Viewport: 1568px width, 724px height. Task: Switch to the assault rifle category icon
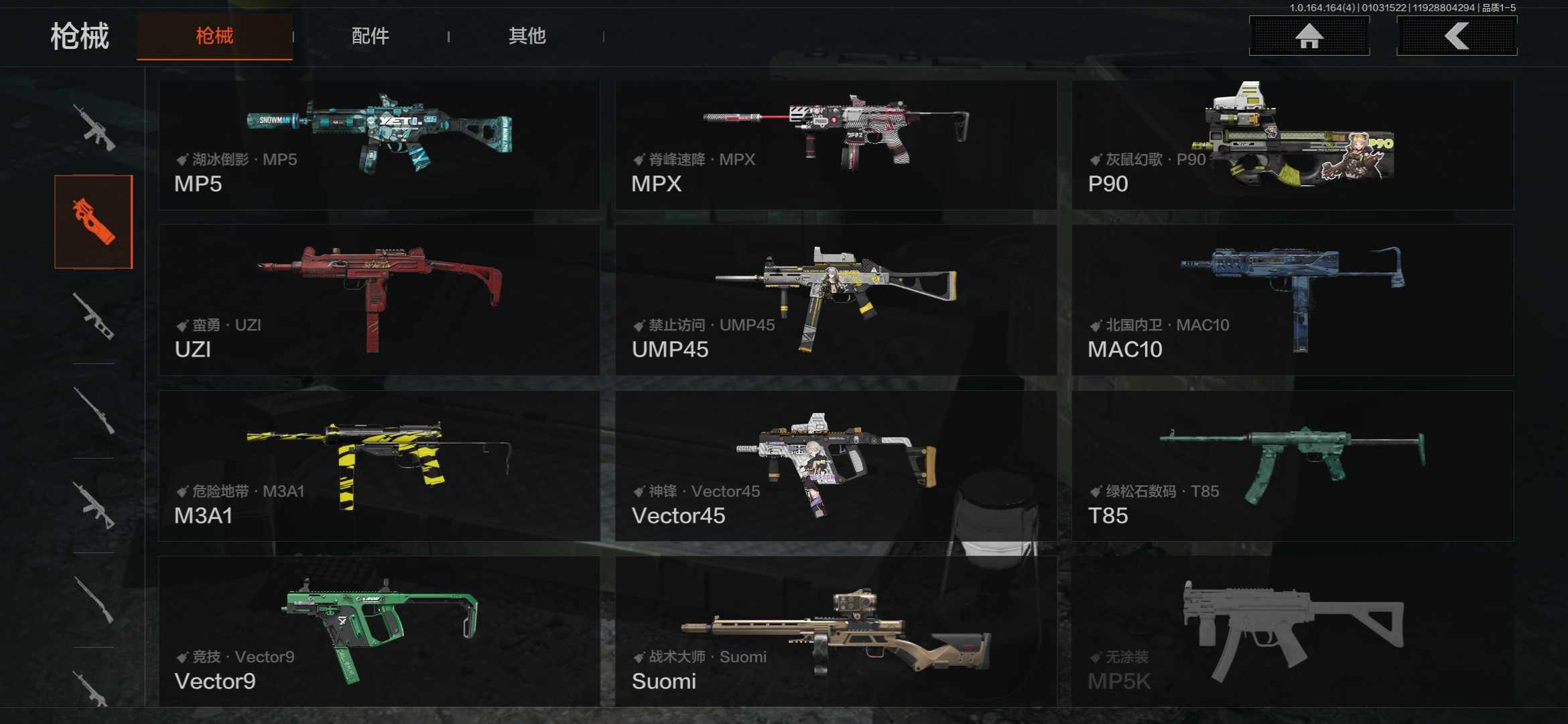point(94,127)
